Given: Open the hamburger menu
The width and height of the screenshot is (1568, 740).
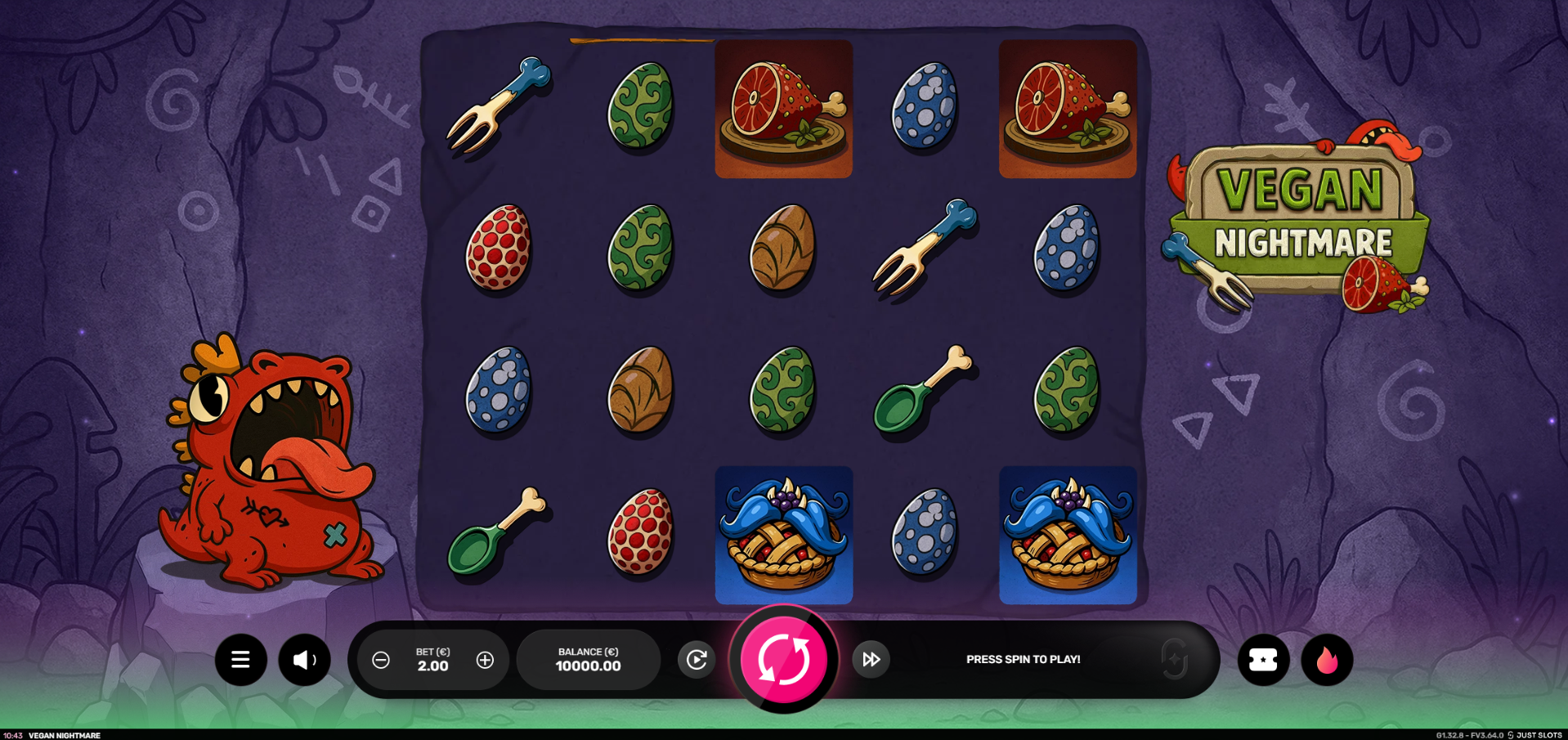Looking at the screenshot, I should tap(240, 659).
